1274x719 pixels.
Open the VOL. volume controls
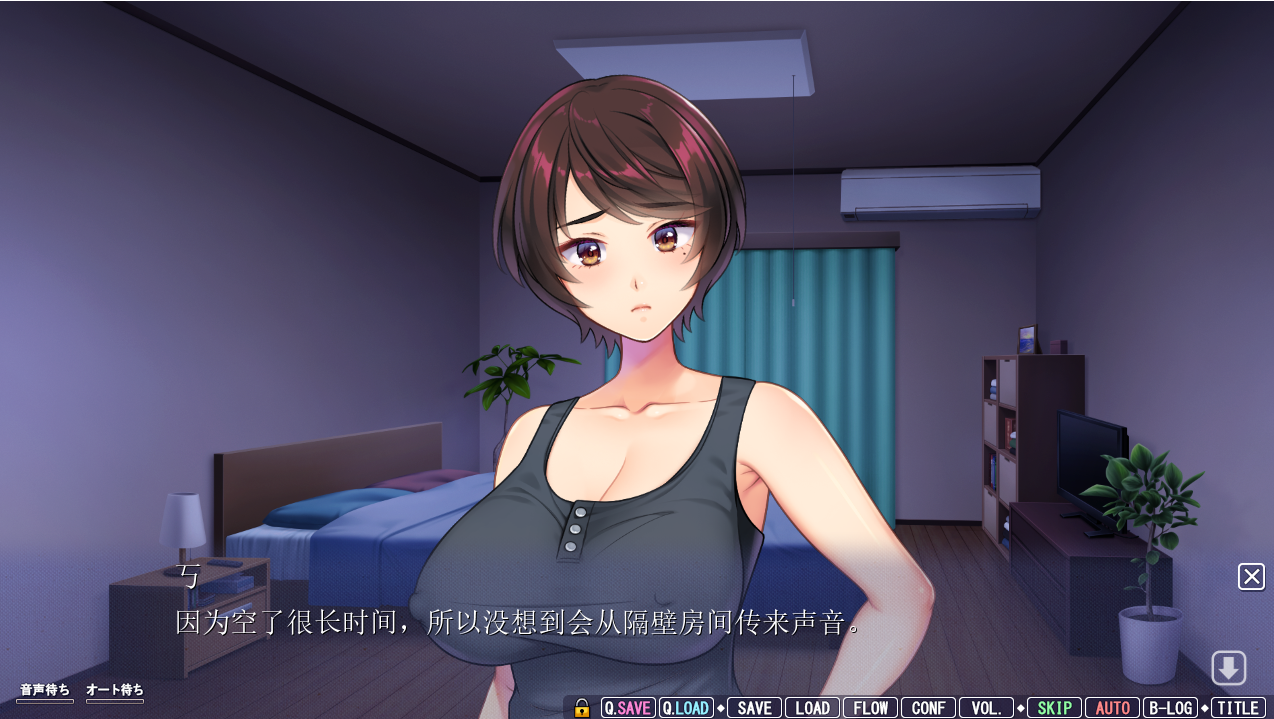click(x=986, y=708)
